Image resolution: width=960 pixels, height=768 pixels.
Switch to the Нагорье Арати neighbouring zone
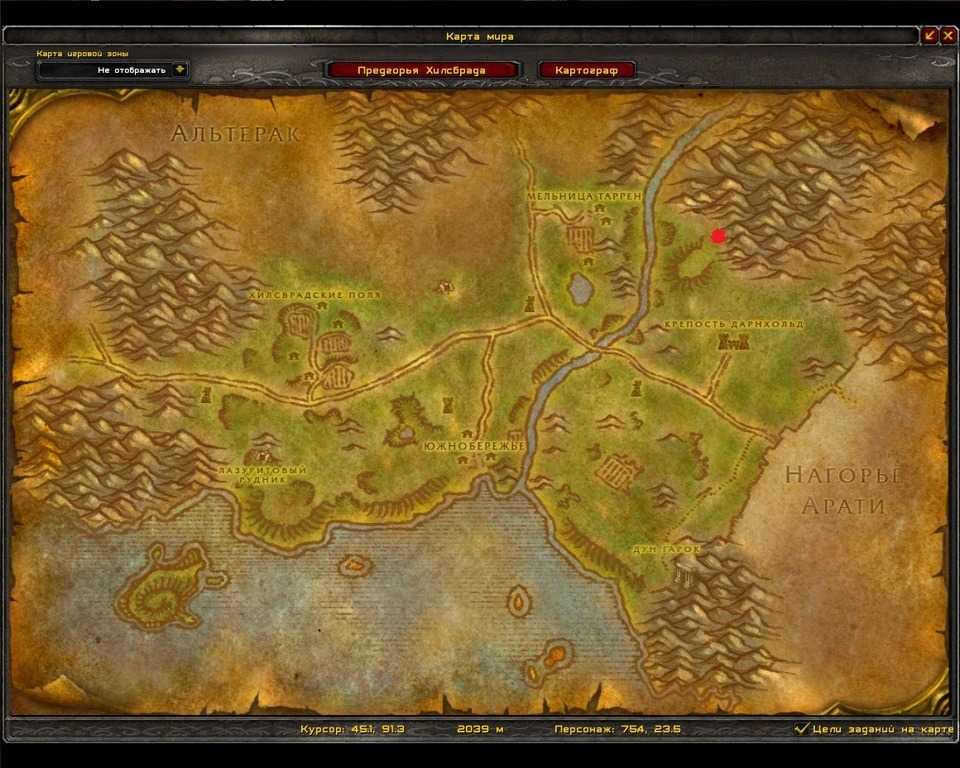coord(842,490)
